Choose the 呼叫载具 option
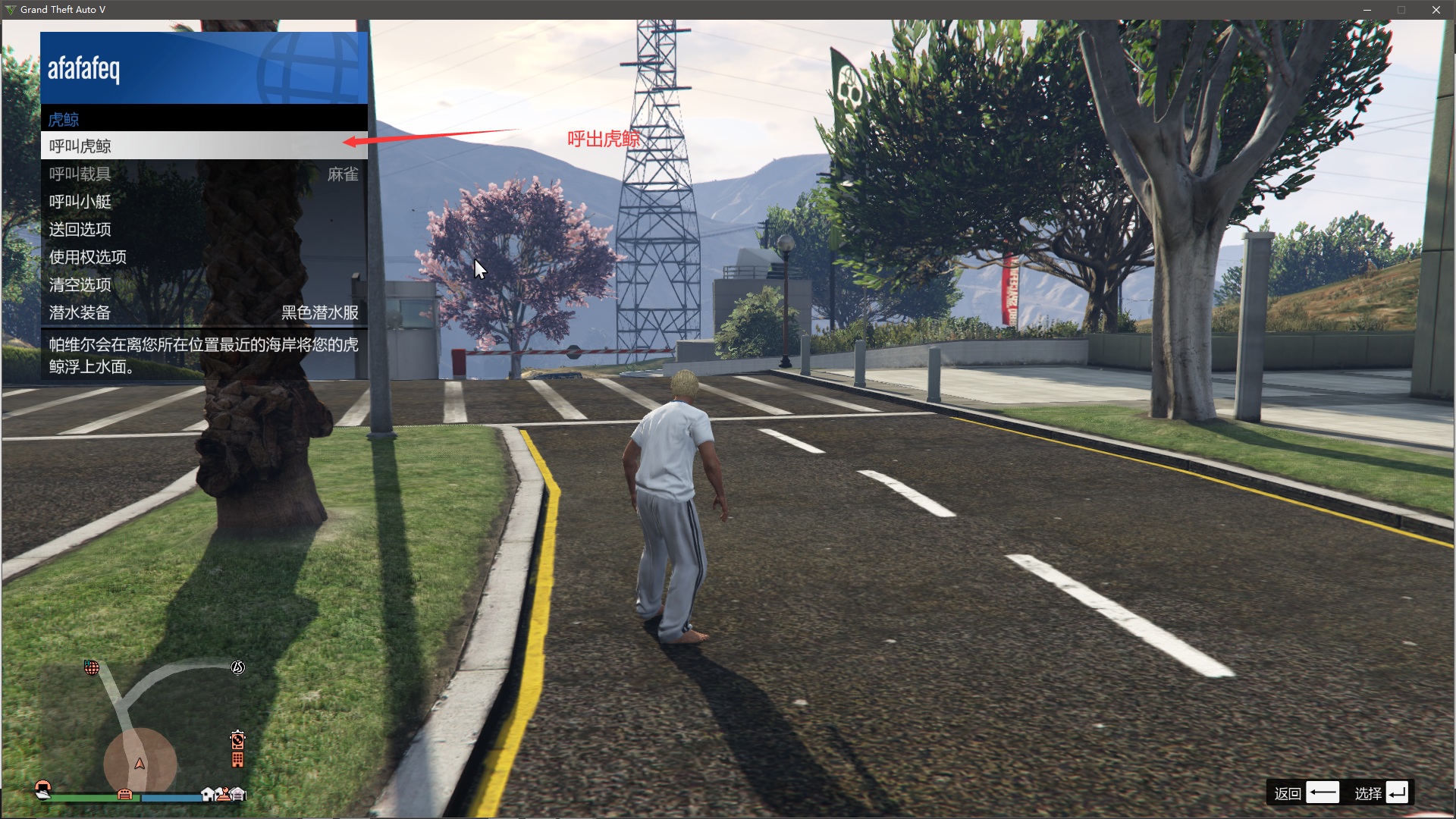Image resolution: width=1456 pixels, height=819 pixels. point(203,174)
